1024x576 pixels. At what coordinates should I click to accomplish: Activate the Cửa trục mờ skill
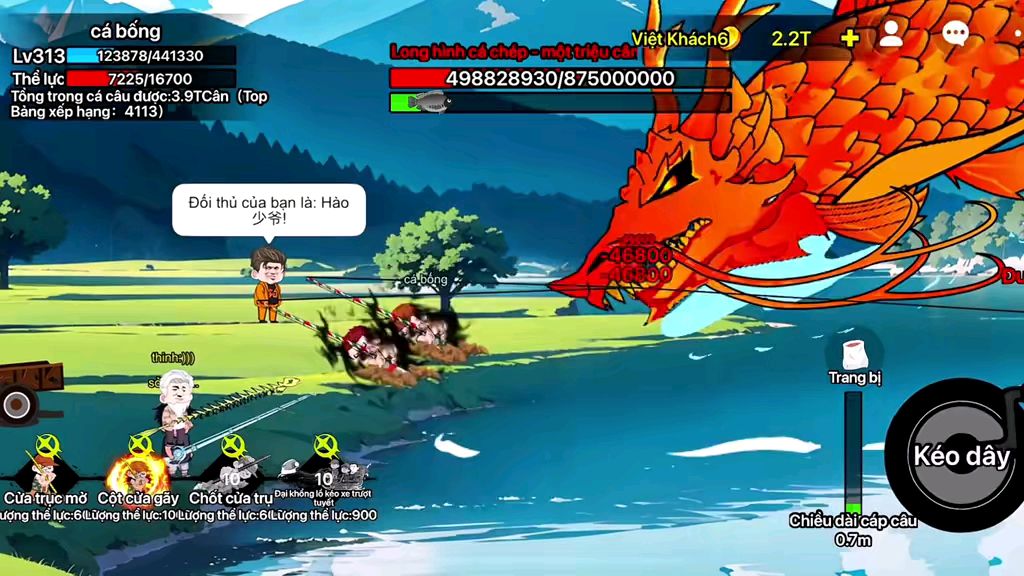[x=45, y=470]
